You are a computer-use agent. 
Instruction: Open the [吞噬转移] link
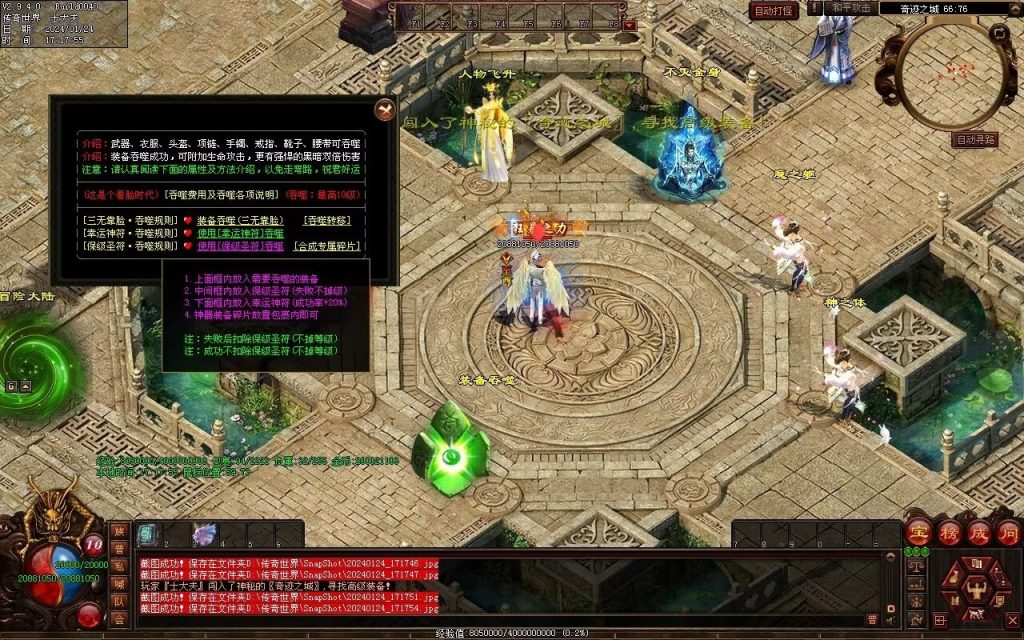(328, 220)
